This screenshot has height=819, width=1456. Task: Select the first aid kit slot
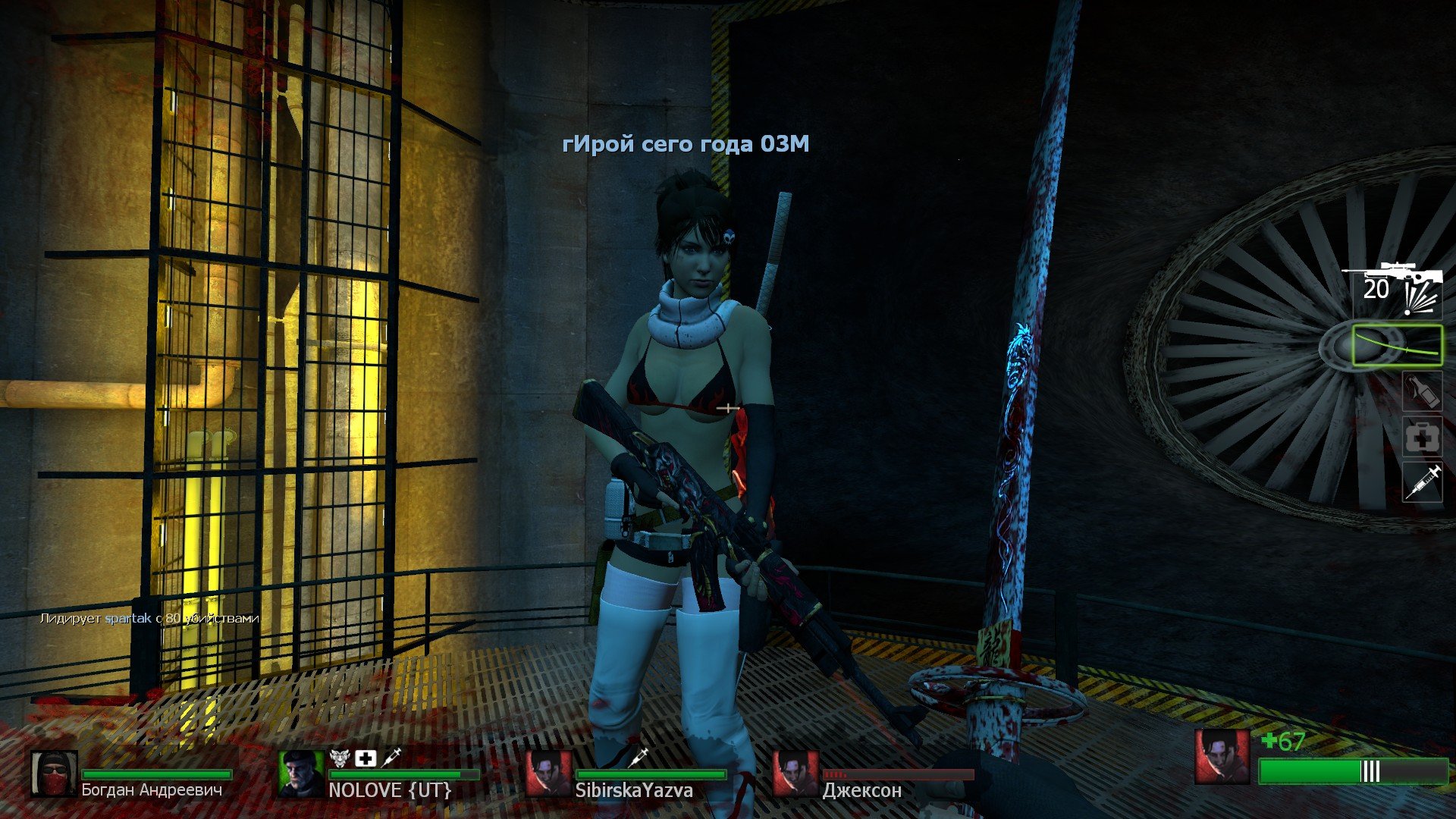(x=1422, y=437)
